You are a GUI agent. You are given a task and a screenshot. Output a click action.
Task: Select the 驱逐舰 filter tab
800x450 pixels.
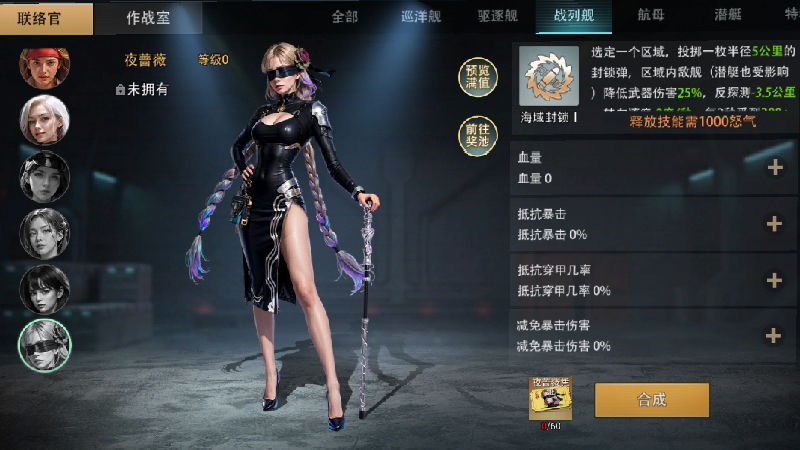[x=497, y=16]
